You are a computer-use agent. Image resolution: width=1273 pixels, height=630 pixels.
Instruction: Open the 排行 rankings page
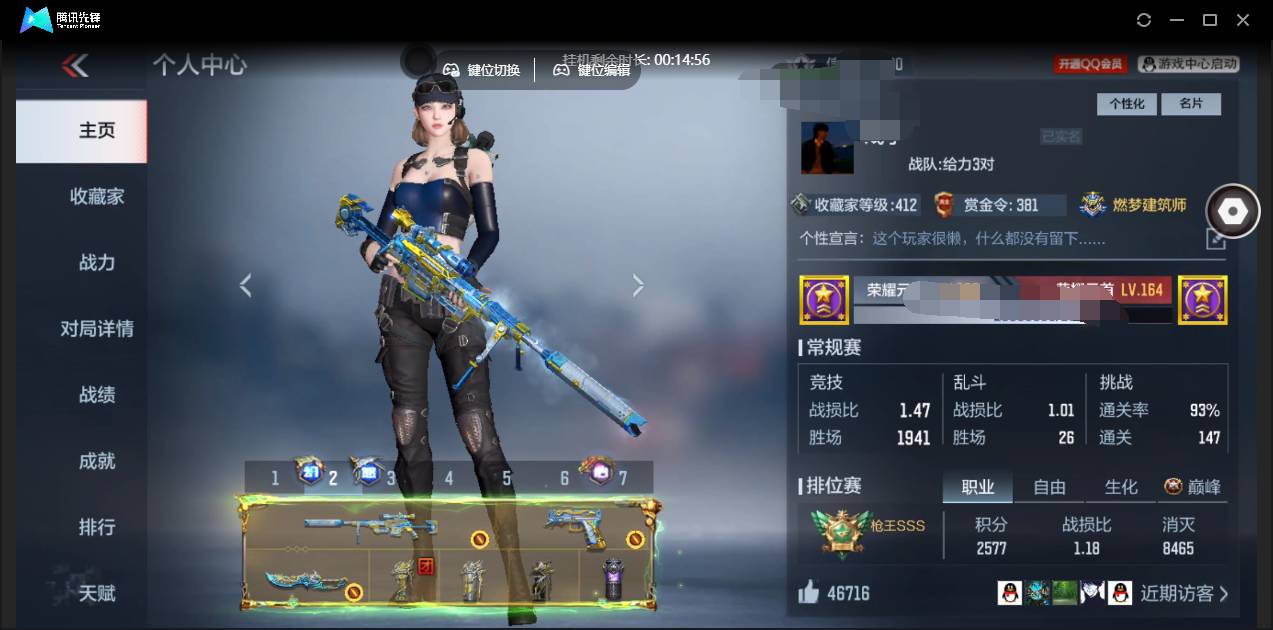click(x=97, y=527)
